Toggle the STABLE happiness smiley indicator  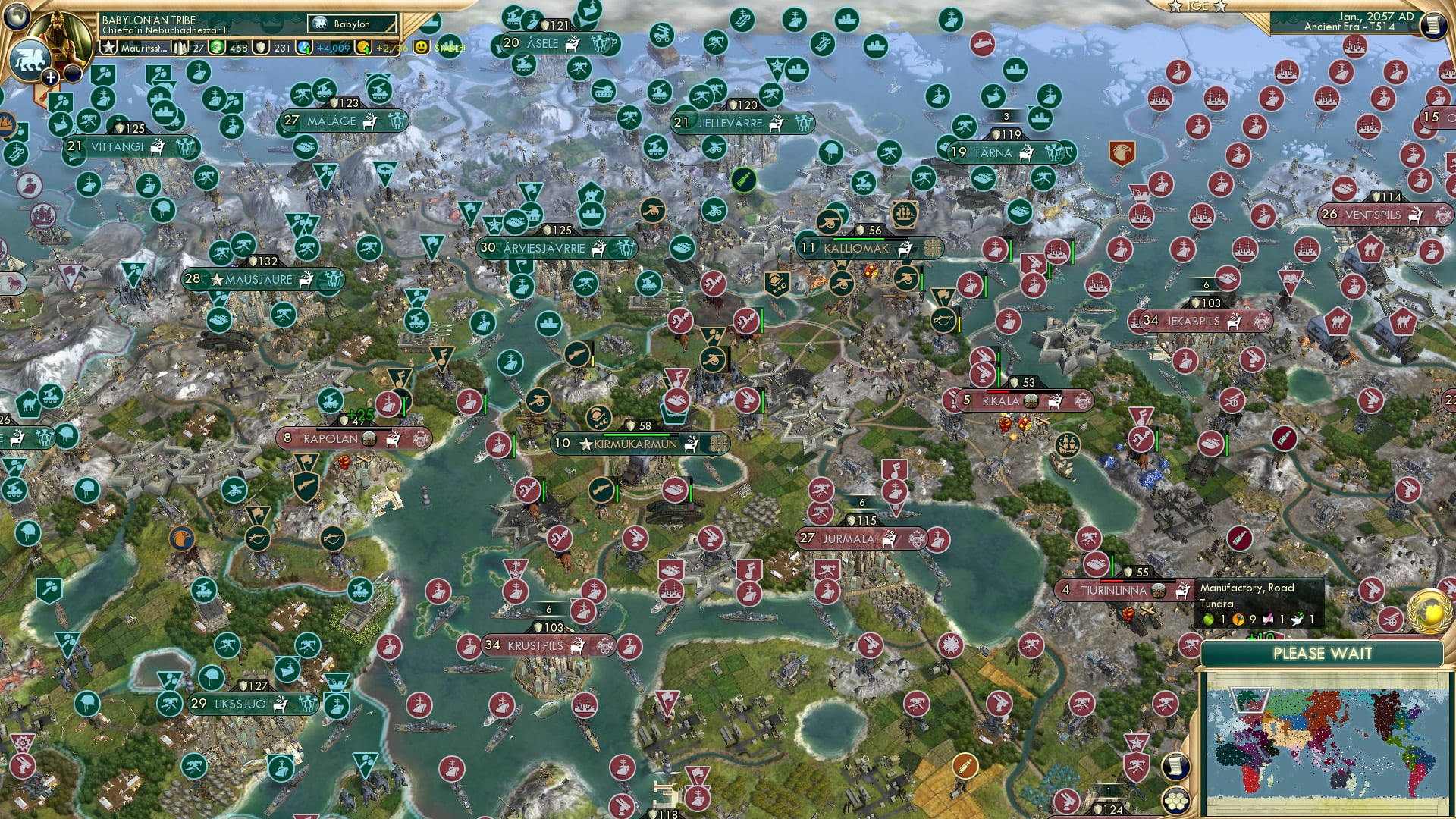coord(422,48)
